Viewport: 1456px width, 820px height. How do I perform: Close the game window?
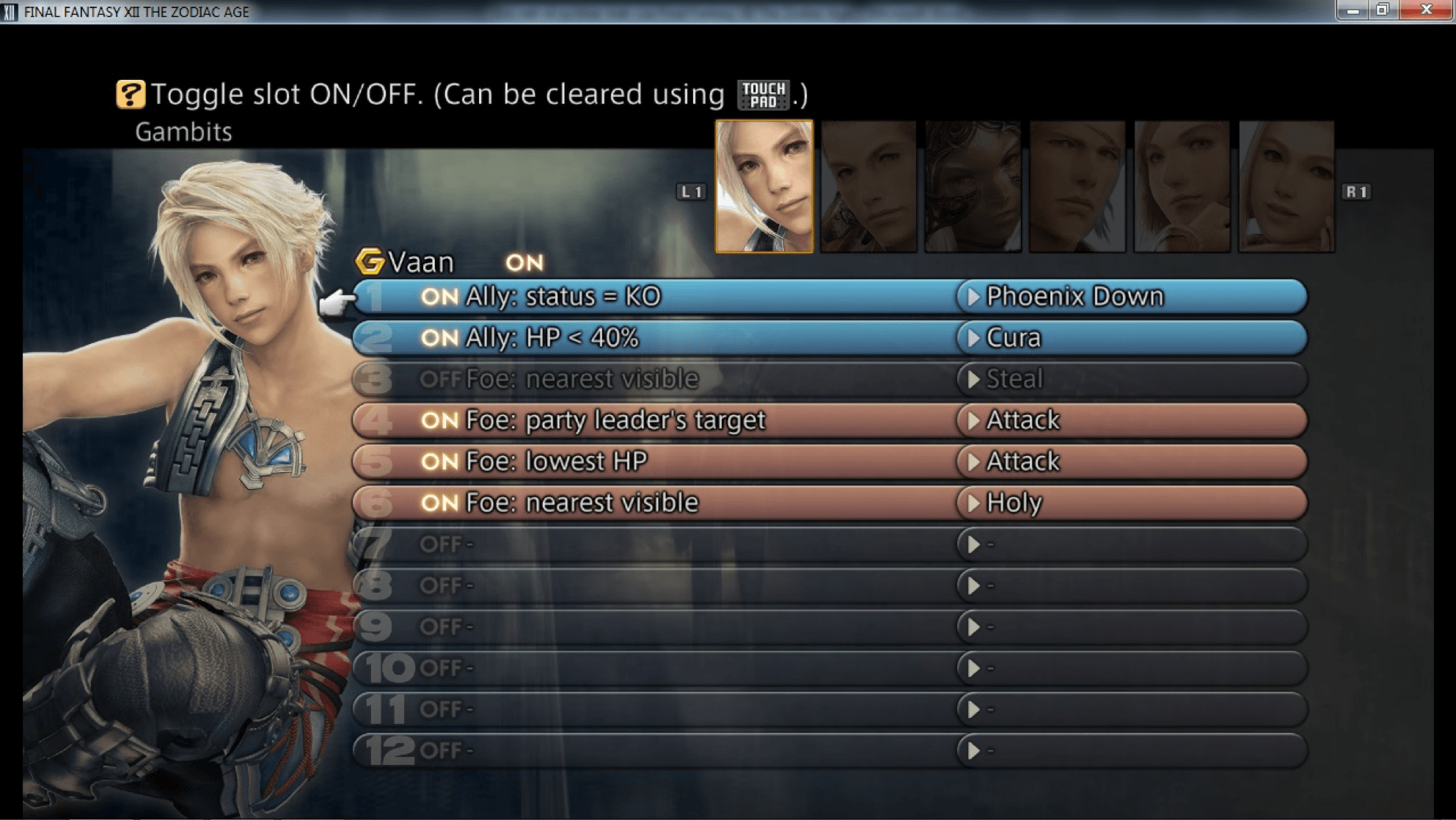click(1426, 10)
